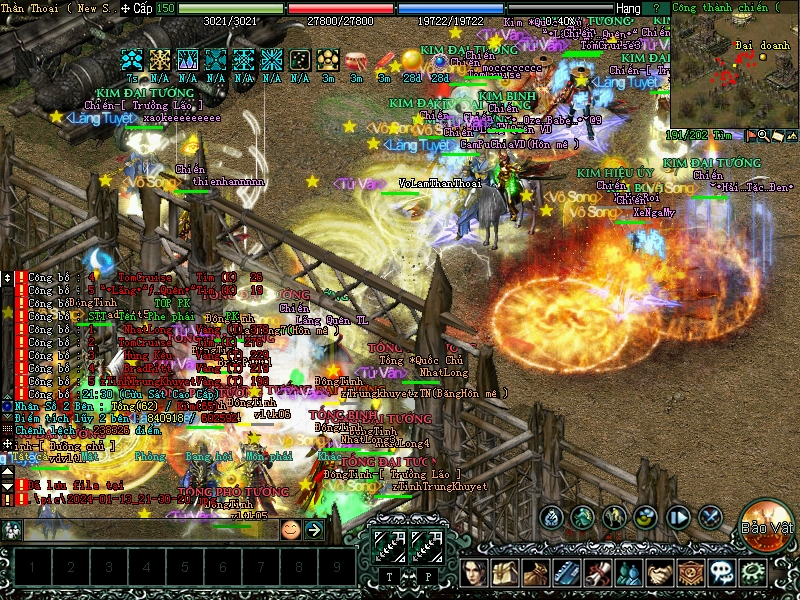Click the crossed swords round button
The image size is (800, 600).
(711, 517)
